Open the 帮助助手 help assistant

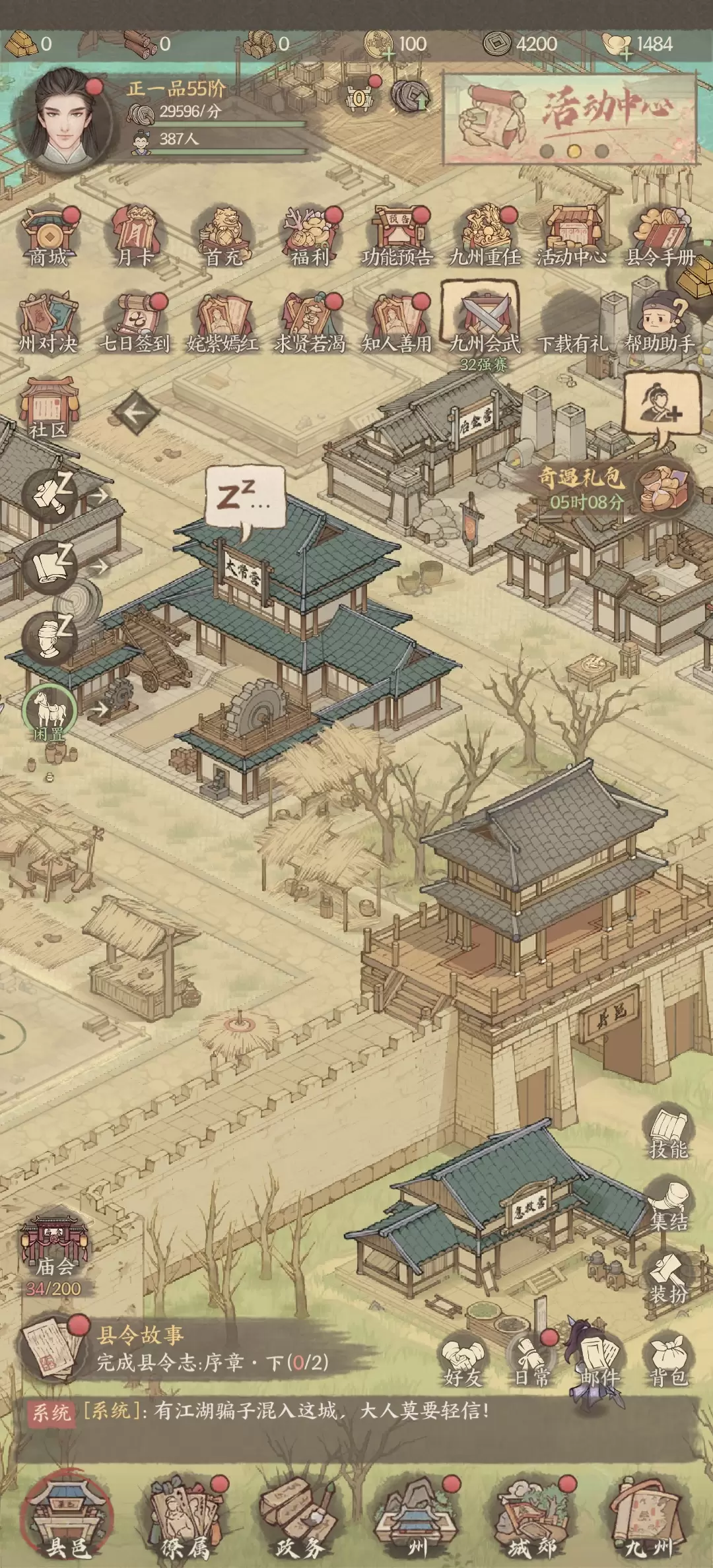pos(660,323)
